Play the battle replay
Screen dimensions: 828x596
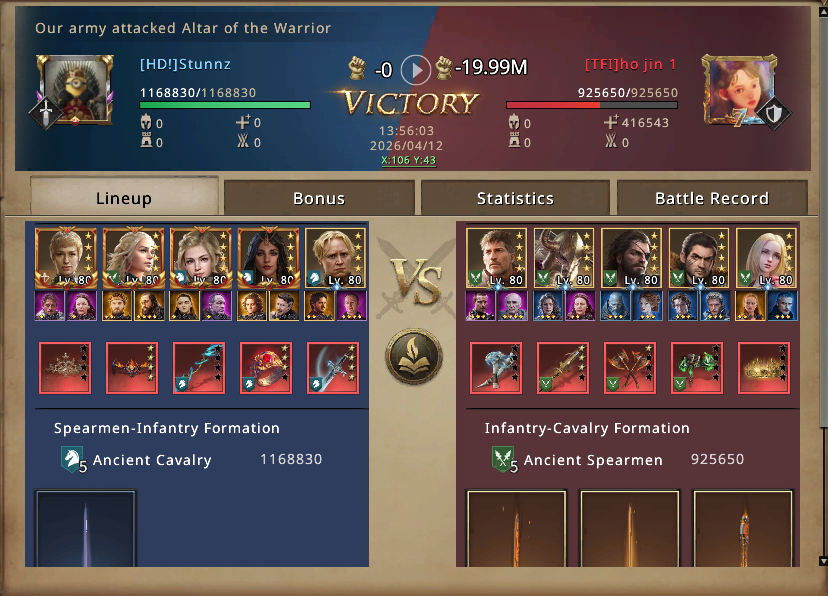(x=415, y=69)
